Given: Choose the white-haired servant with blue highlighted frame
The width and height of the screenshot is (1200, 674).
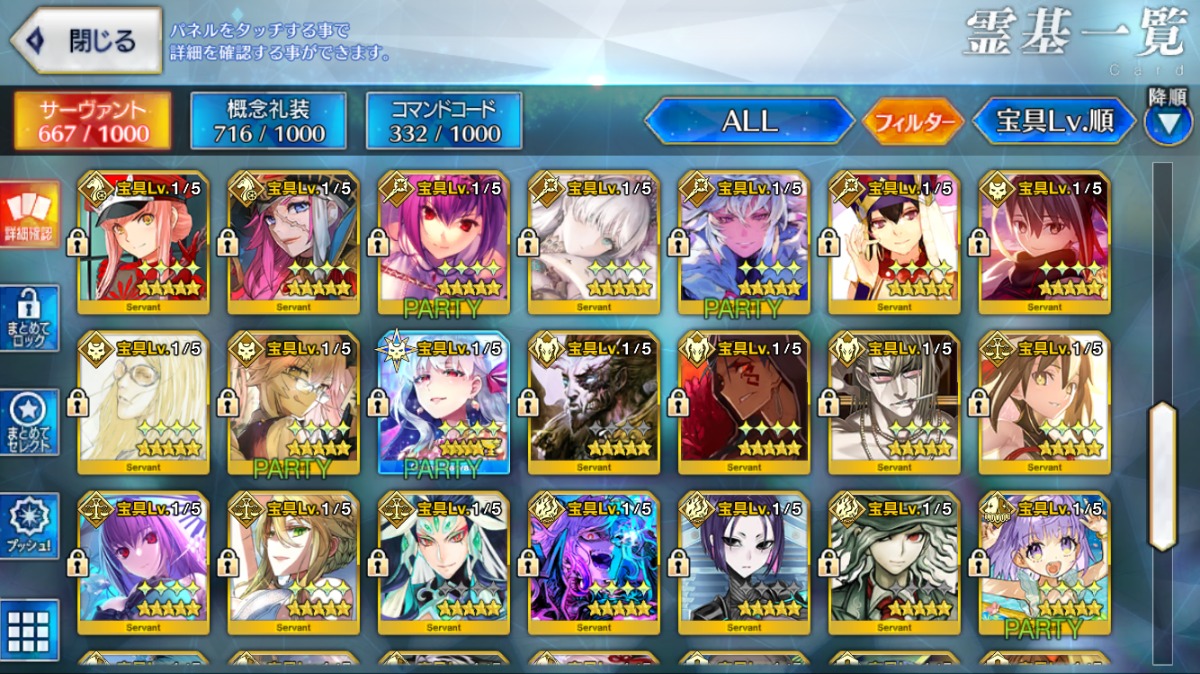Looking at the screenshot, I should pyautogui.click(x=444, y=401).
